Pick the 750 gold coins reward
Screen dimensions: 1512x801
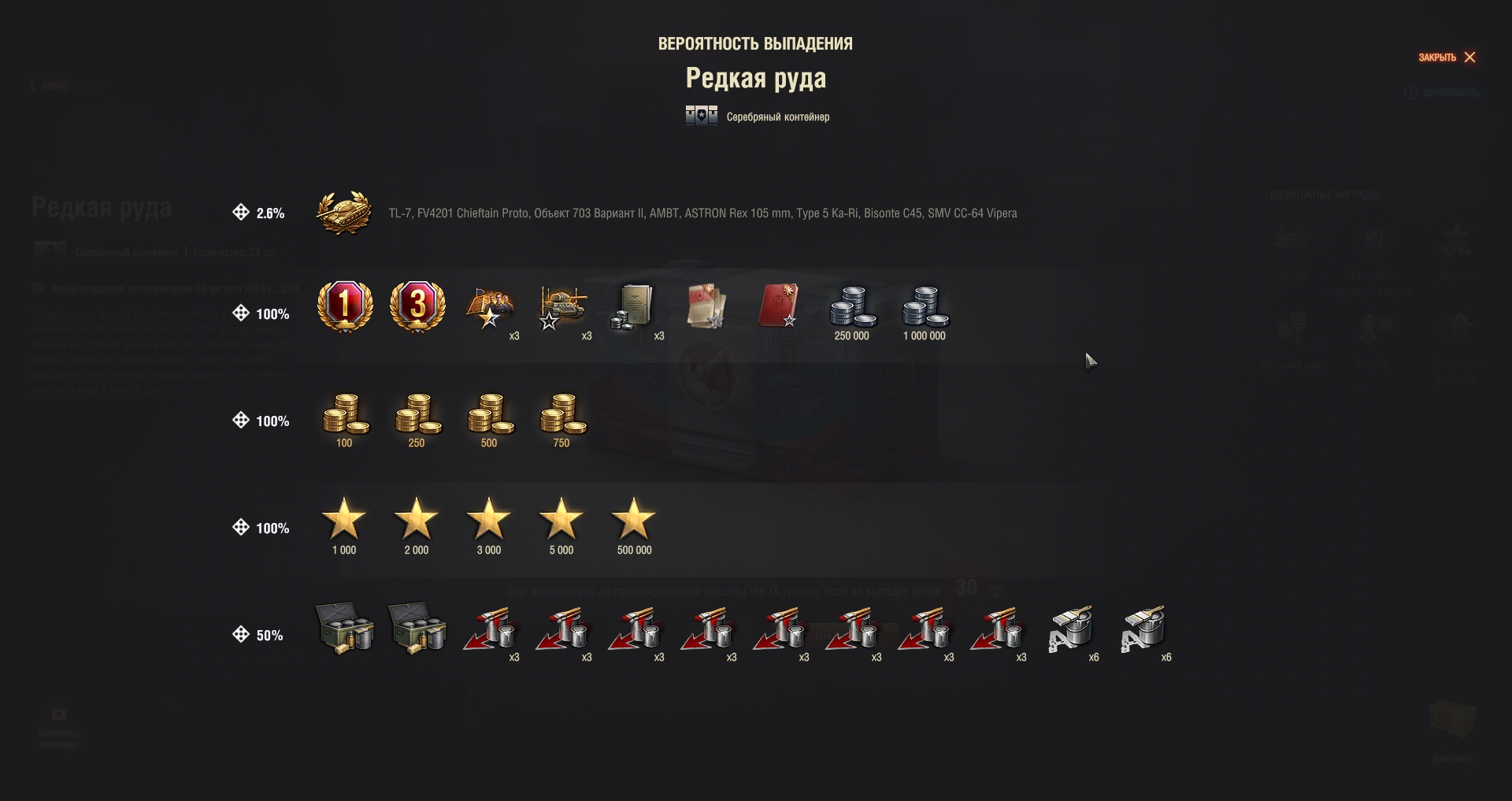coord(562,414)
